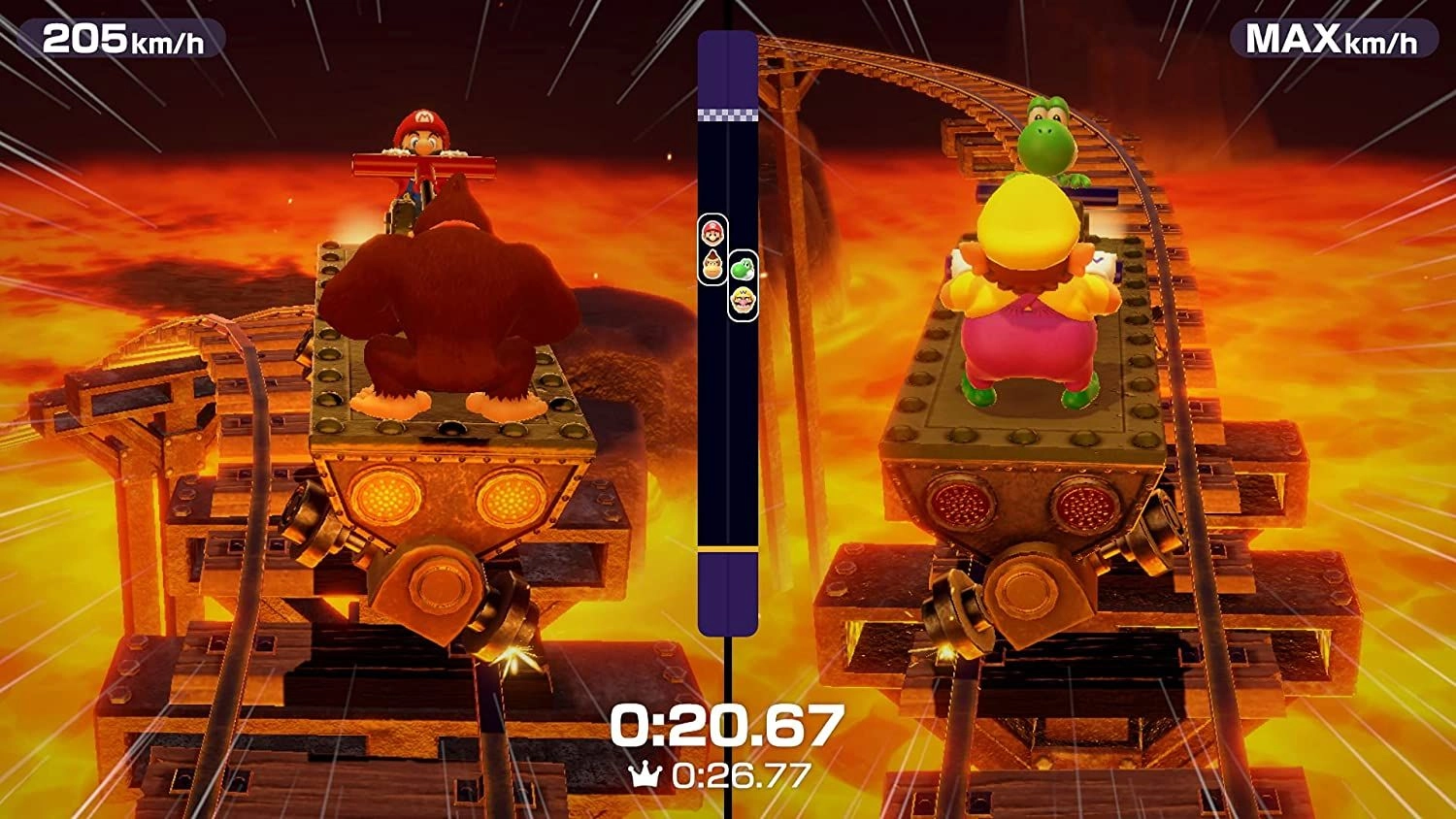The height and width of the screenshot is (819, 1456).
Task: Click the MAX km/h speed display
Action: coord(1332,41)
